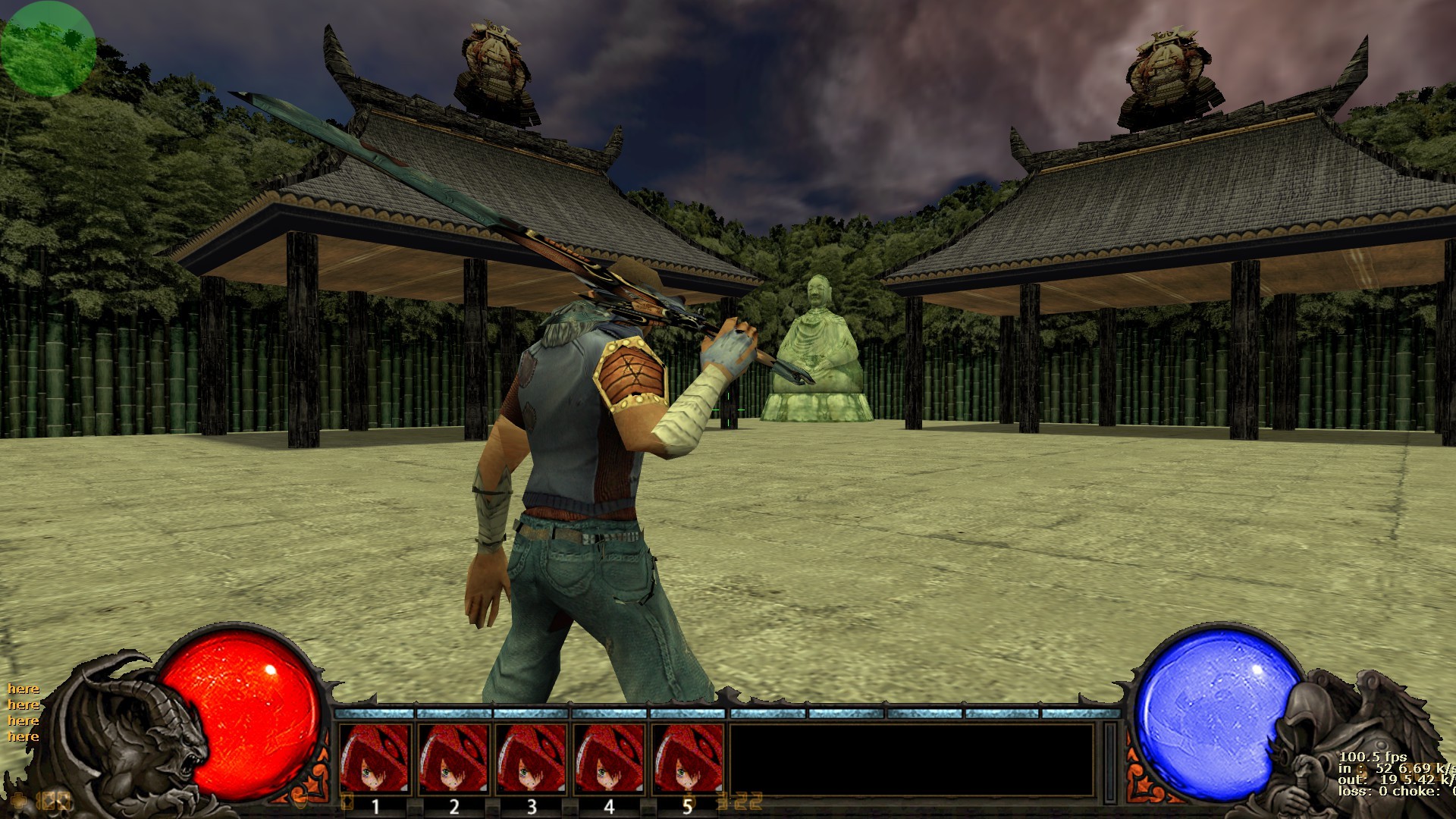Select hotbar slot 3 character portrait

click(x=532, y=758)
